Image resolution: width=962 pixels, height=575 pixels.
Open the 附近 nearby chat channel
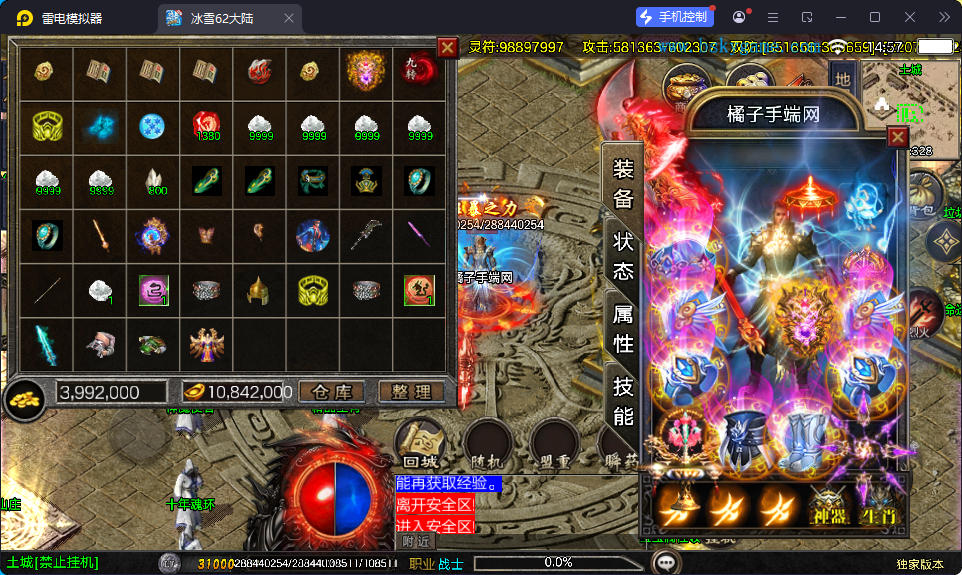click(415, 541)
